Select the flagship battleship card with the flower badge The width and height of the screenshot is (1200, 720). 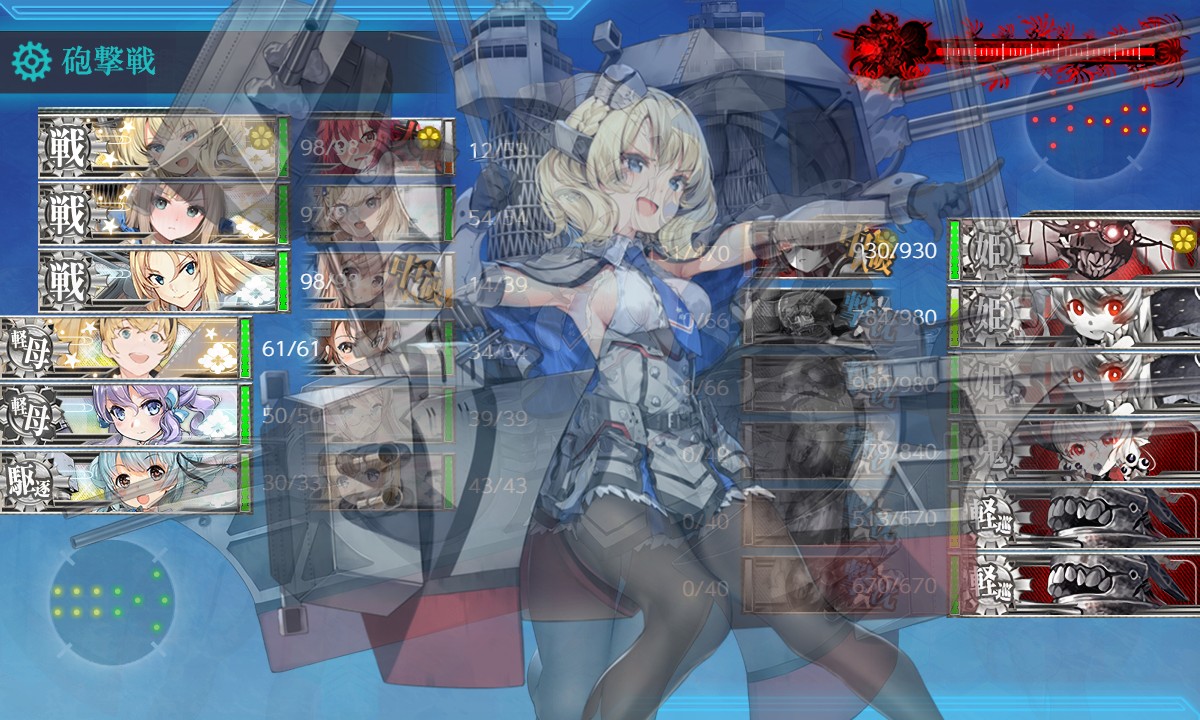(x=160, y=146)
